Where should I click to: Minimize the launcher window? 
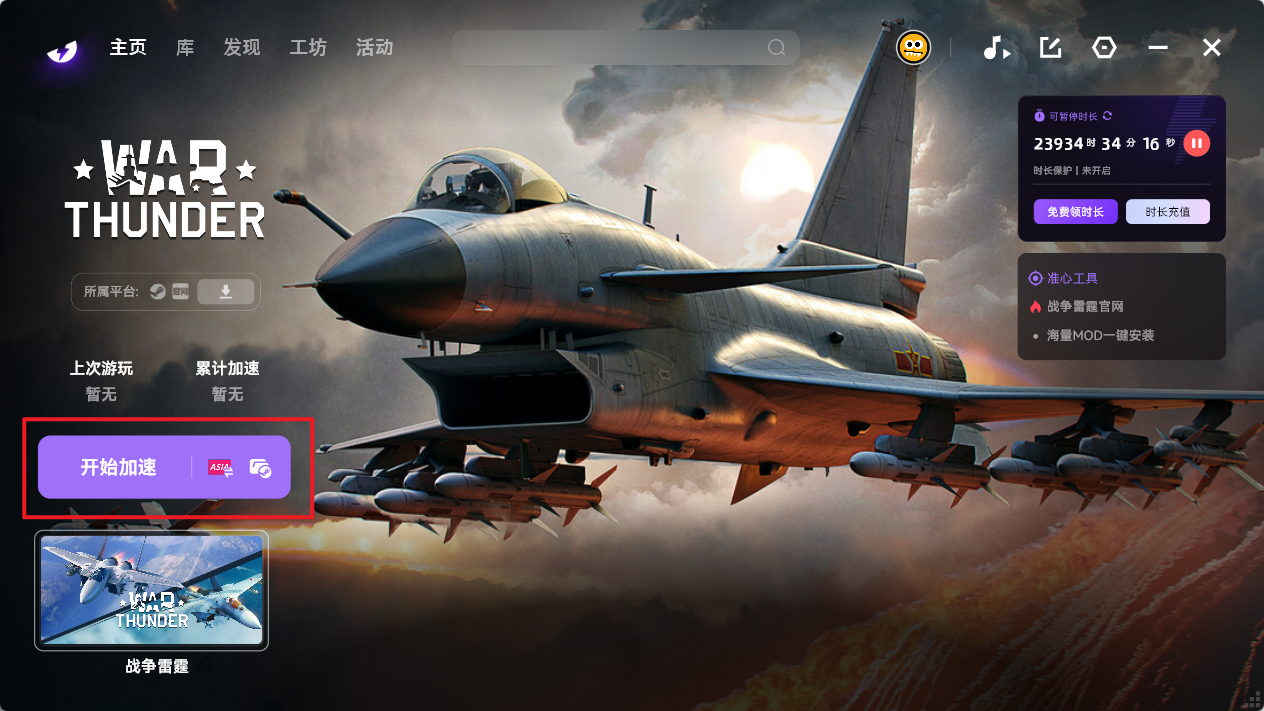click(1158, 48)
